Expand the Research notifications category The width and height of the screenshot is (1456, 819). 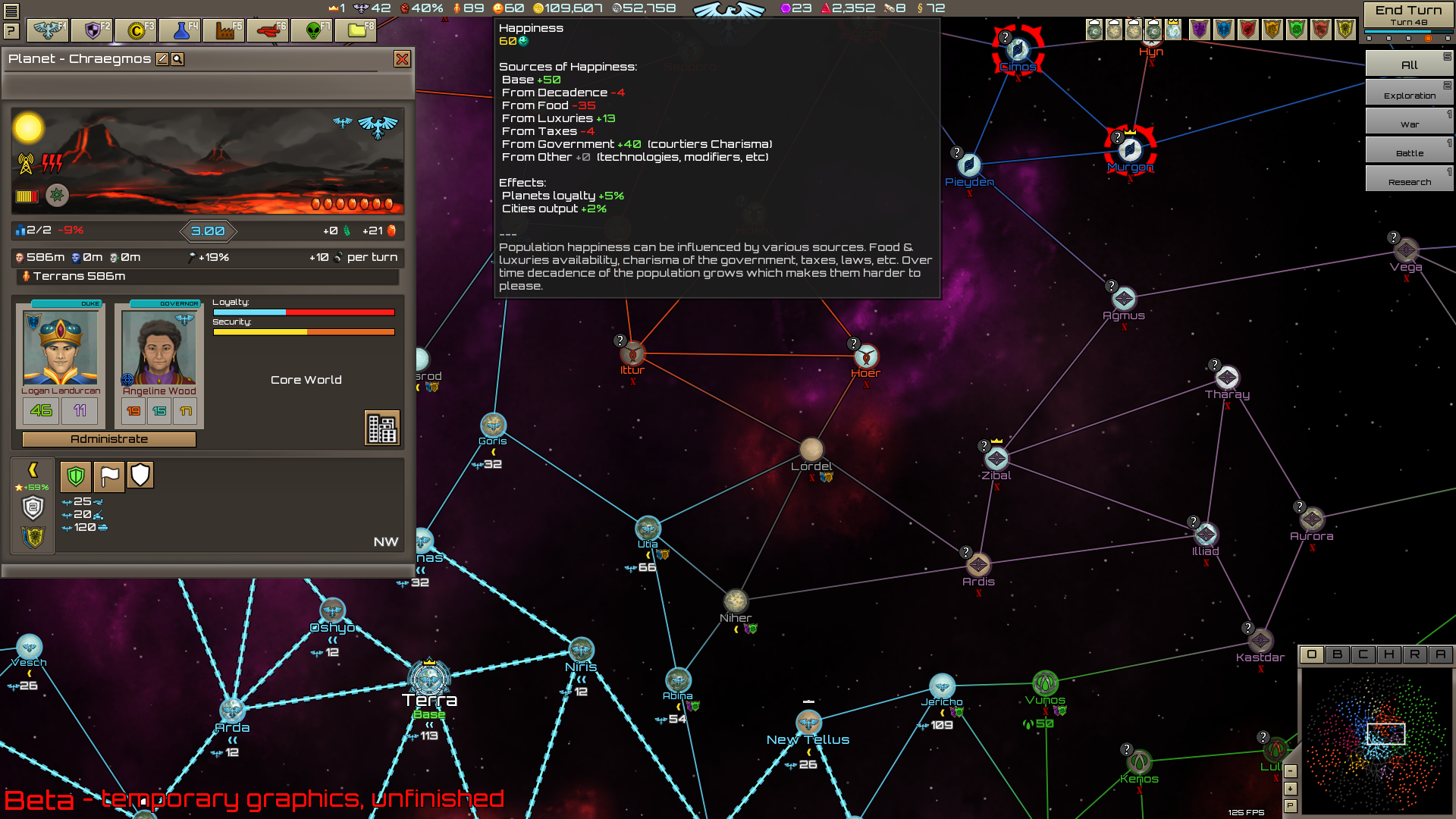tap(1408, 180)
